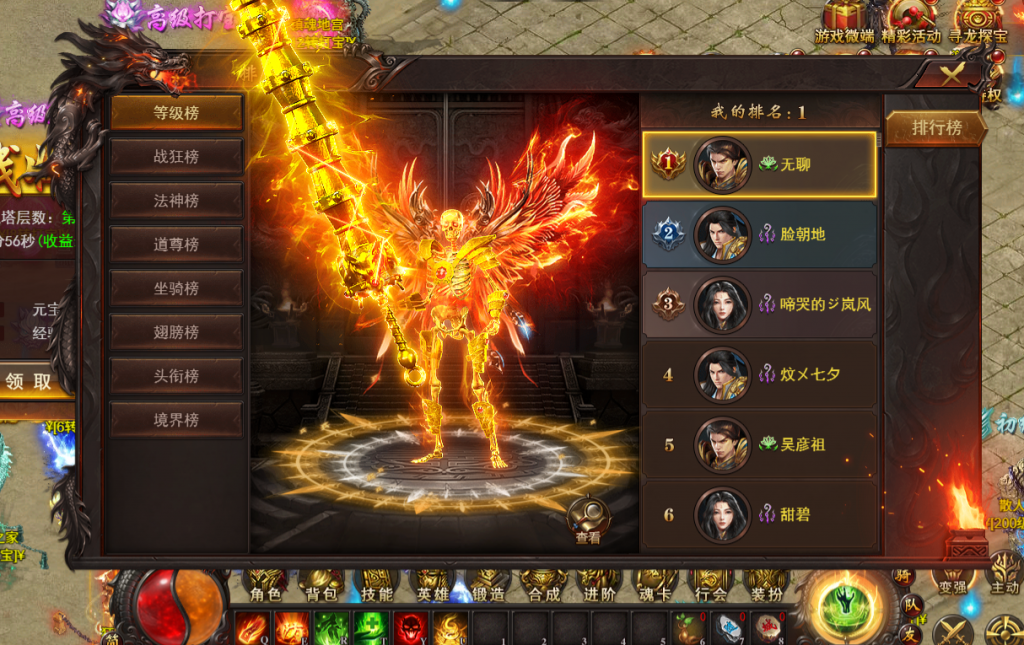Open the 境界榜 ranking list
The image size is (1024, 645).
(176, 420)
